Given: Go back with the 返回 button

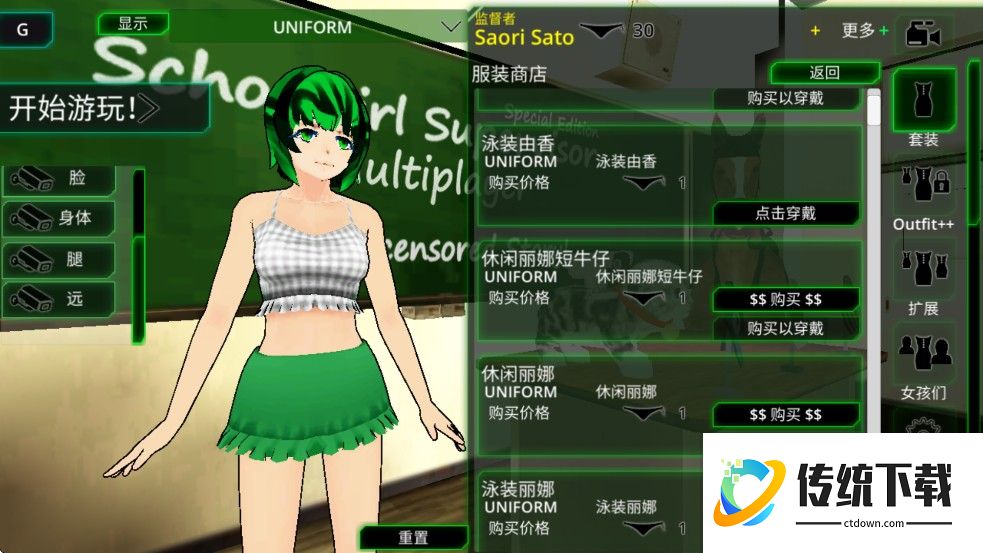Looking at the screenshot, I should point(824,73).
